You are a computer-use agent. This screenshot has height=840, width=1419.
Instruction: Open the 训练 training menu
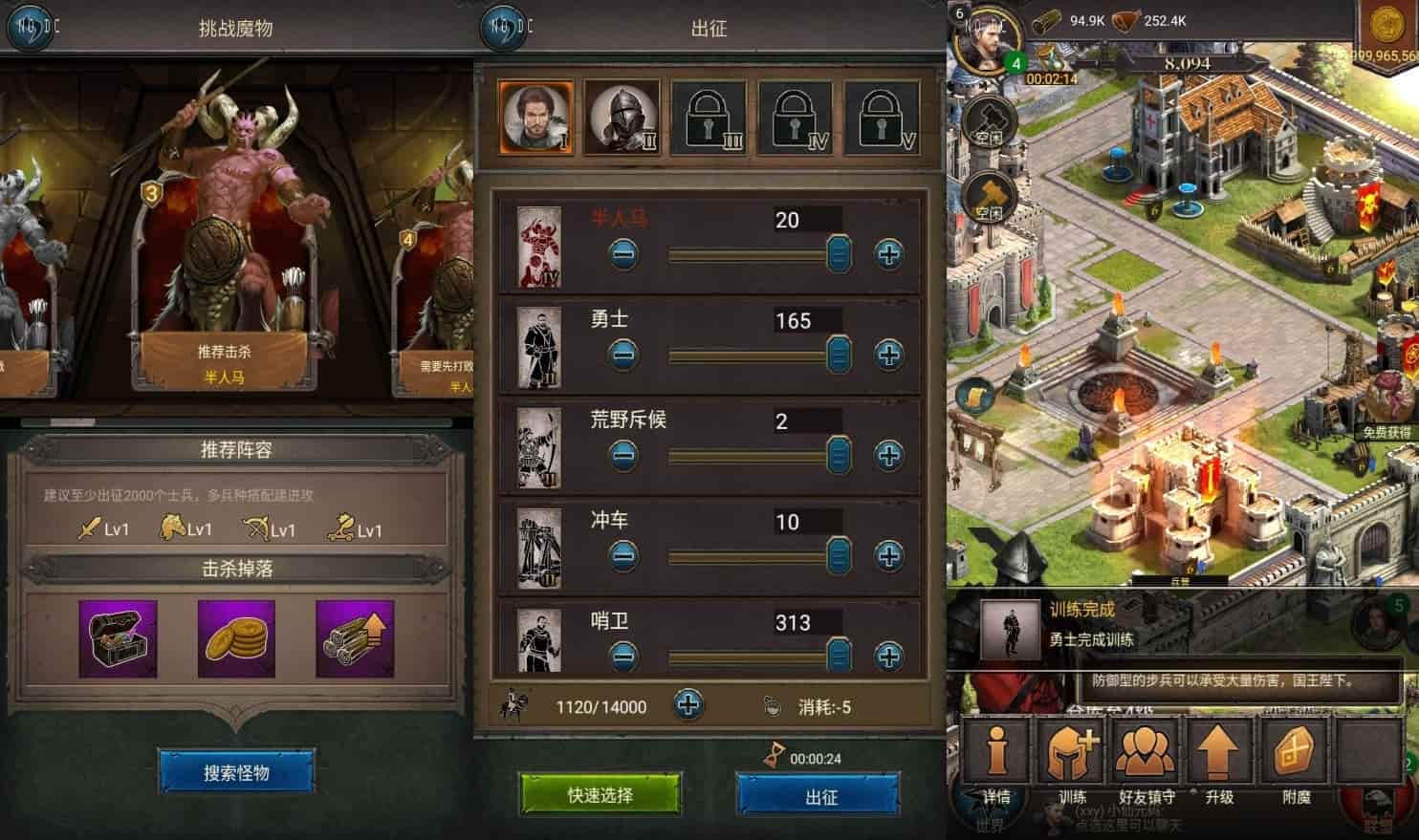[1072, 760]
